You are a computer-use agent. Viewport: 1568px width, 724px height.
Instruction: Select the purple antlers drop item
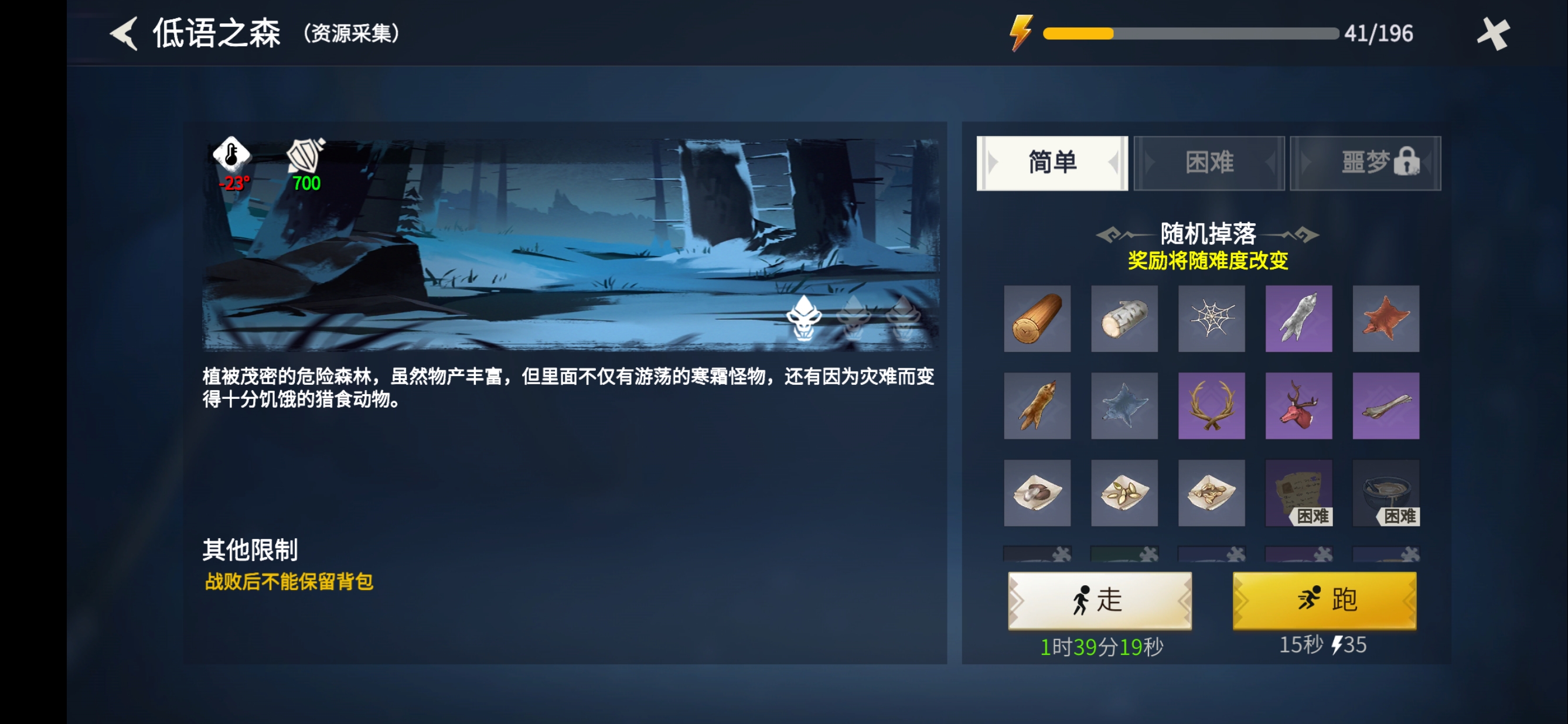pyautogui.click(x=1211, y=405)
